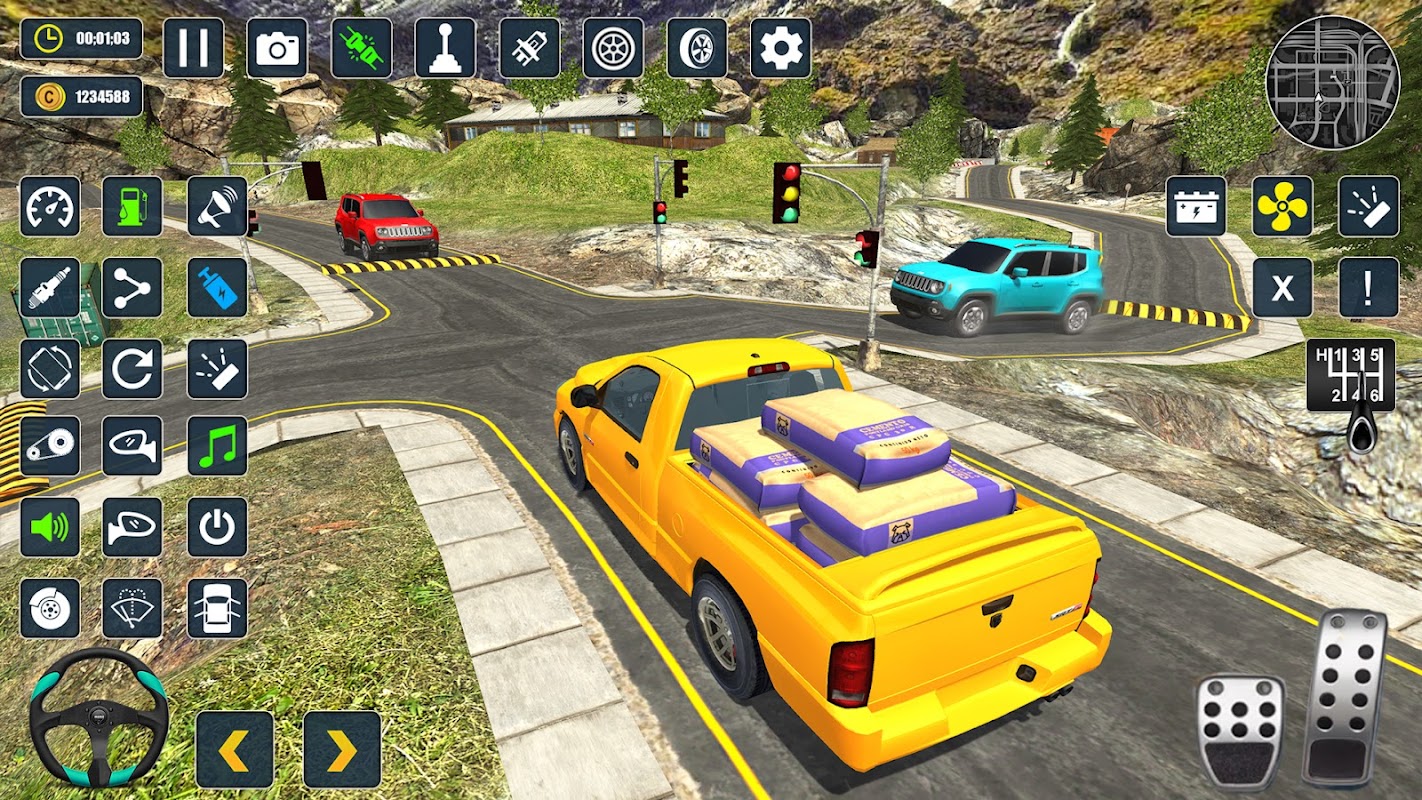Hit the power engine button
Viewport: 1422px width, 800px height.
pos(217,527)
